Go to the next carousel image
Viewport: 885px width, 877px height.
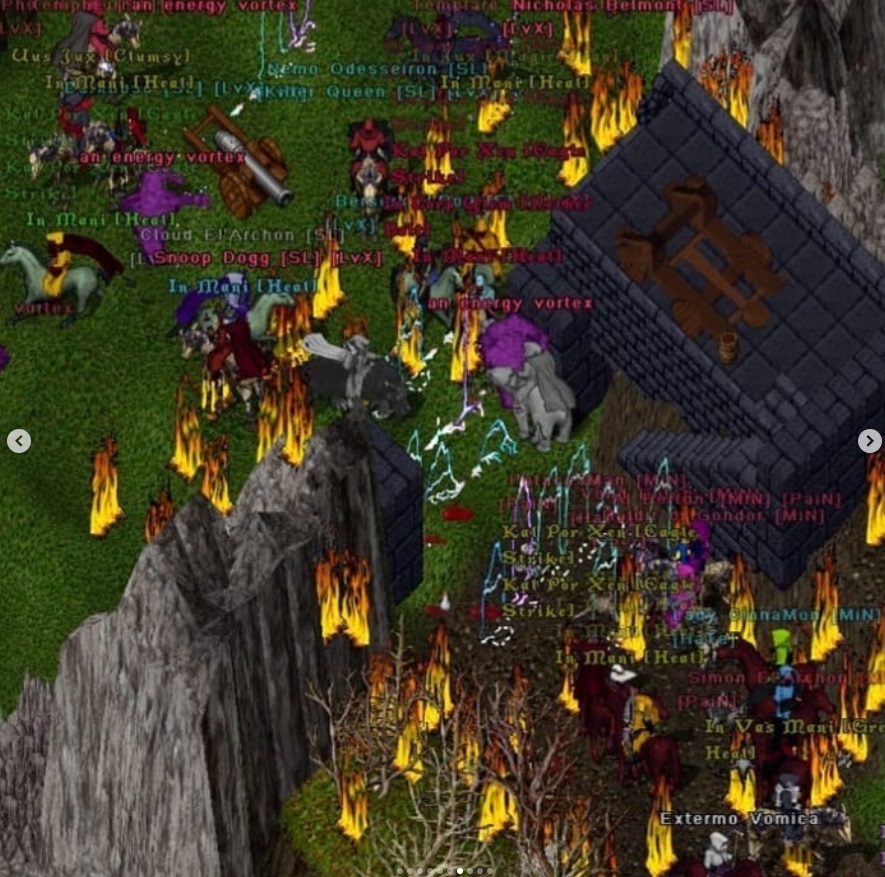point(869,441)
